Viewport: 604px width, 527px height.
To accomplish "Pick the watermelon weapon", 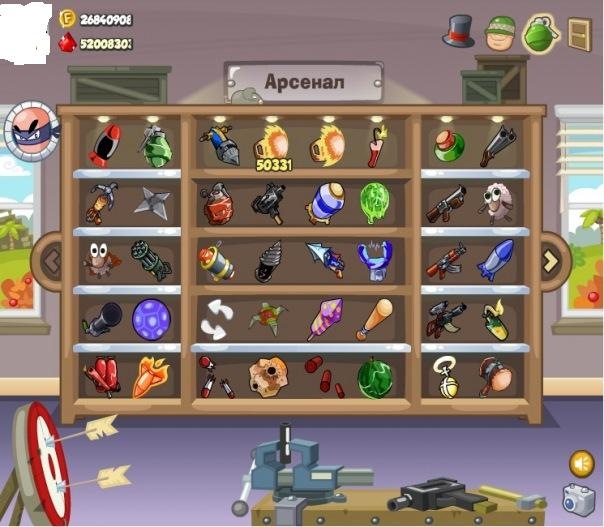I will click(374, 377).
